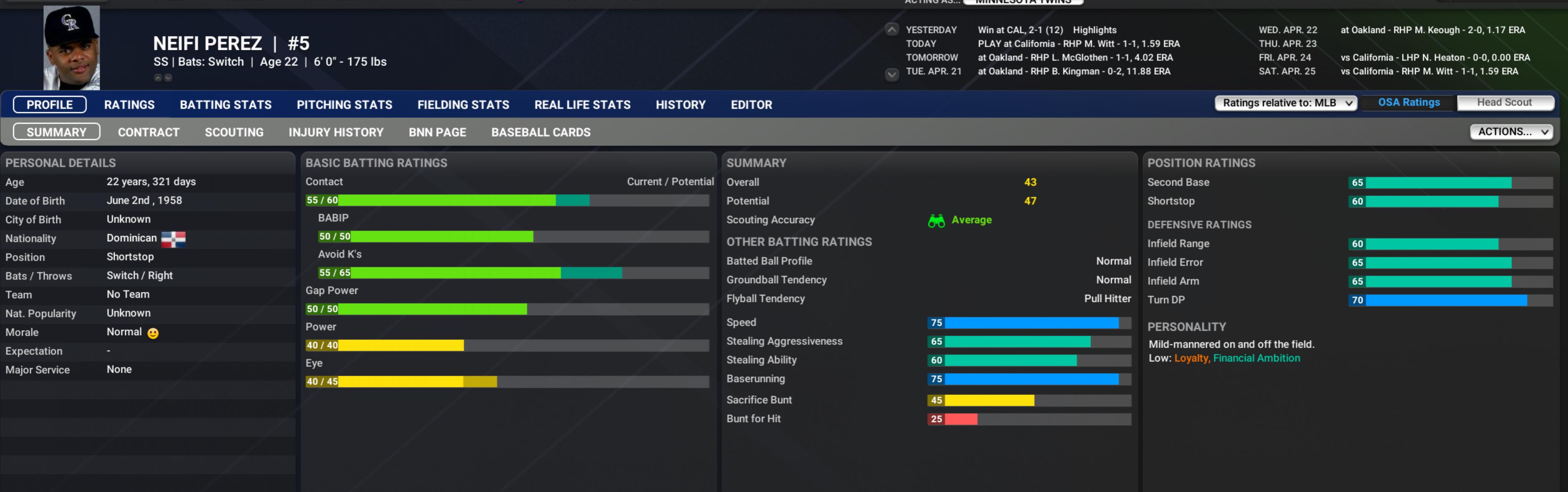View the player History tab
The image size is (1568, 492).
click(x=680, y=105)
